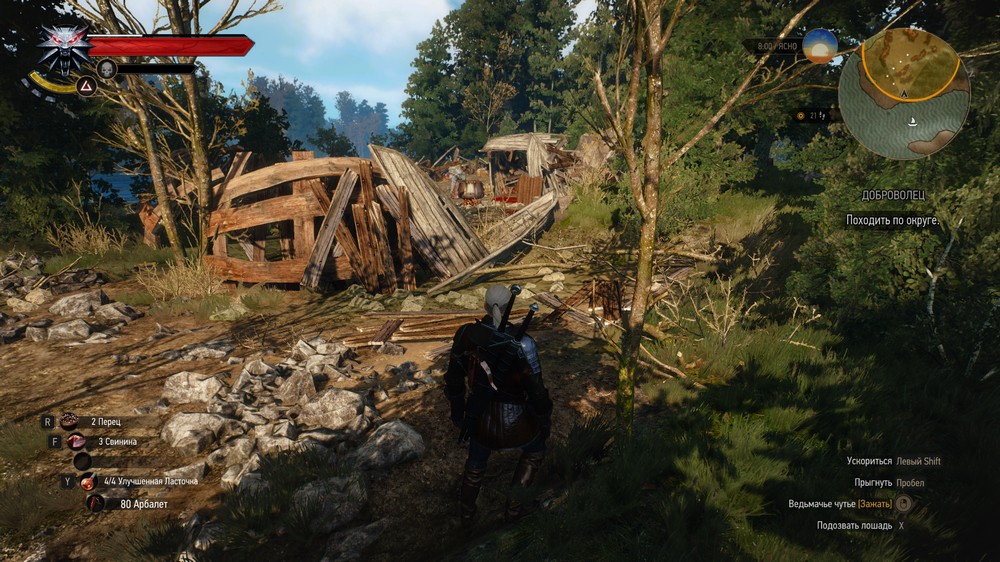
Task: Click the sun weather icon
Action: [819, 45]
